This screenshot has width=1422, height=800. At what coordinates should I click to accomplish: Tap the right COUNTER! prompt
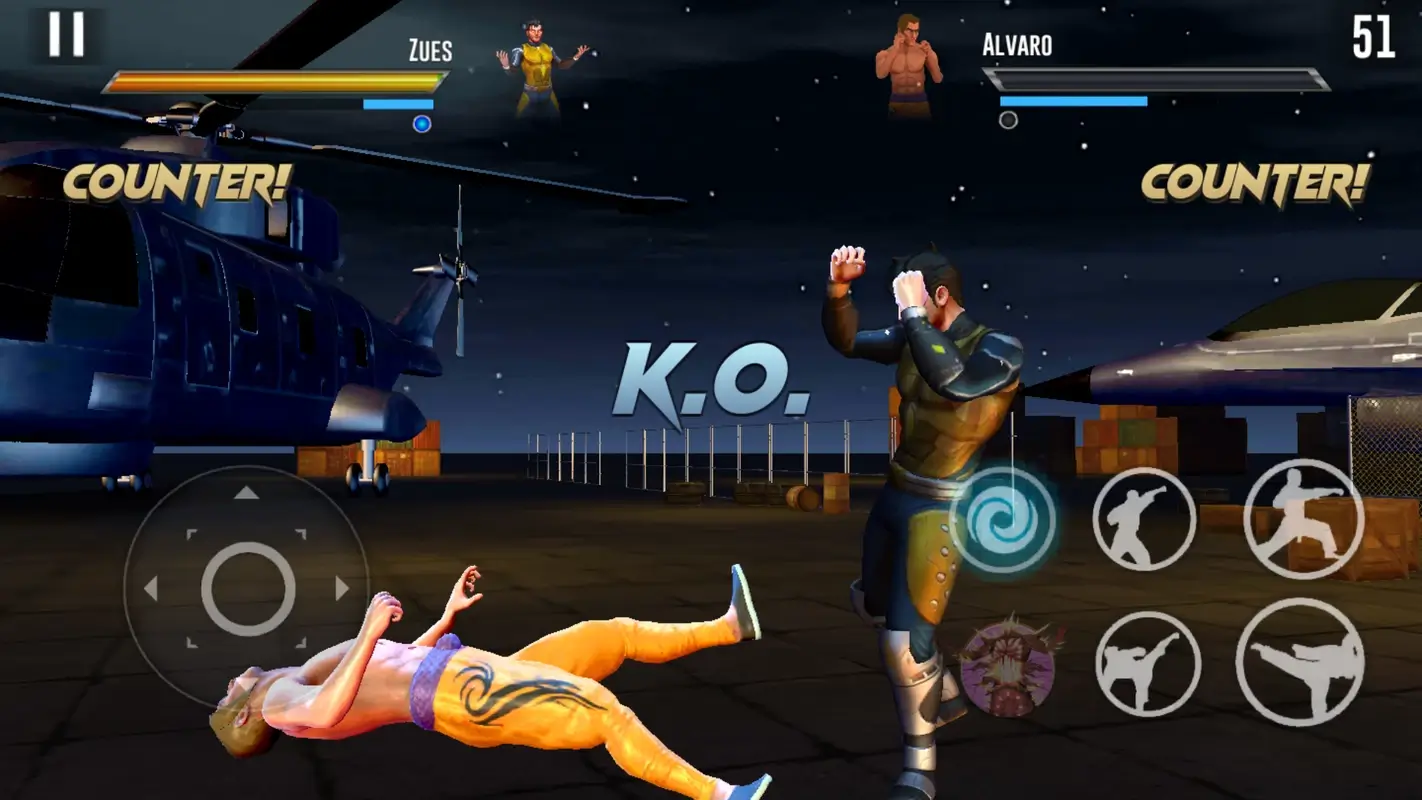click(1255, 181)
